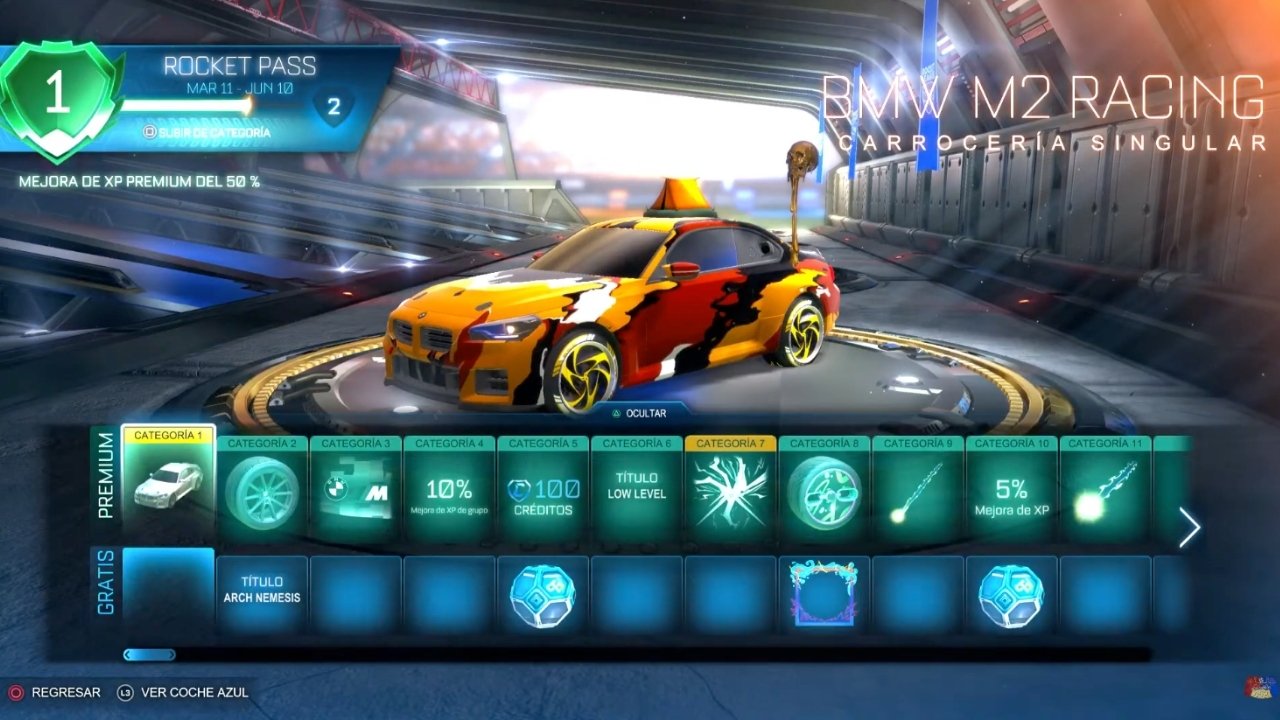
Task: Select the Categoría 1 BMW car reward
Action: click(168, 486)
